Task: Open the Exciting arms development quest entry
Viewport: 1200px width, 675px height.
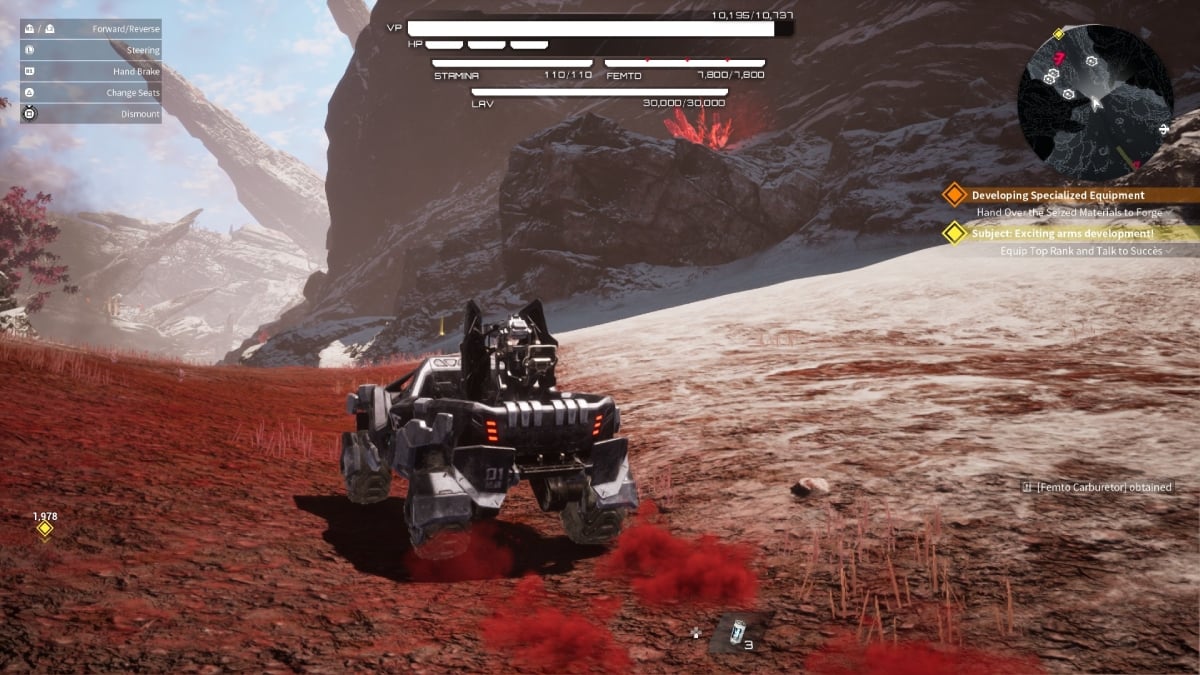Action: coord(1062,234)
